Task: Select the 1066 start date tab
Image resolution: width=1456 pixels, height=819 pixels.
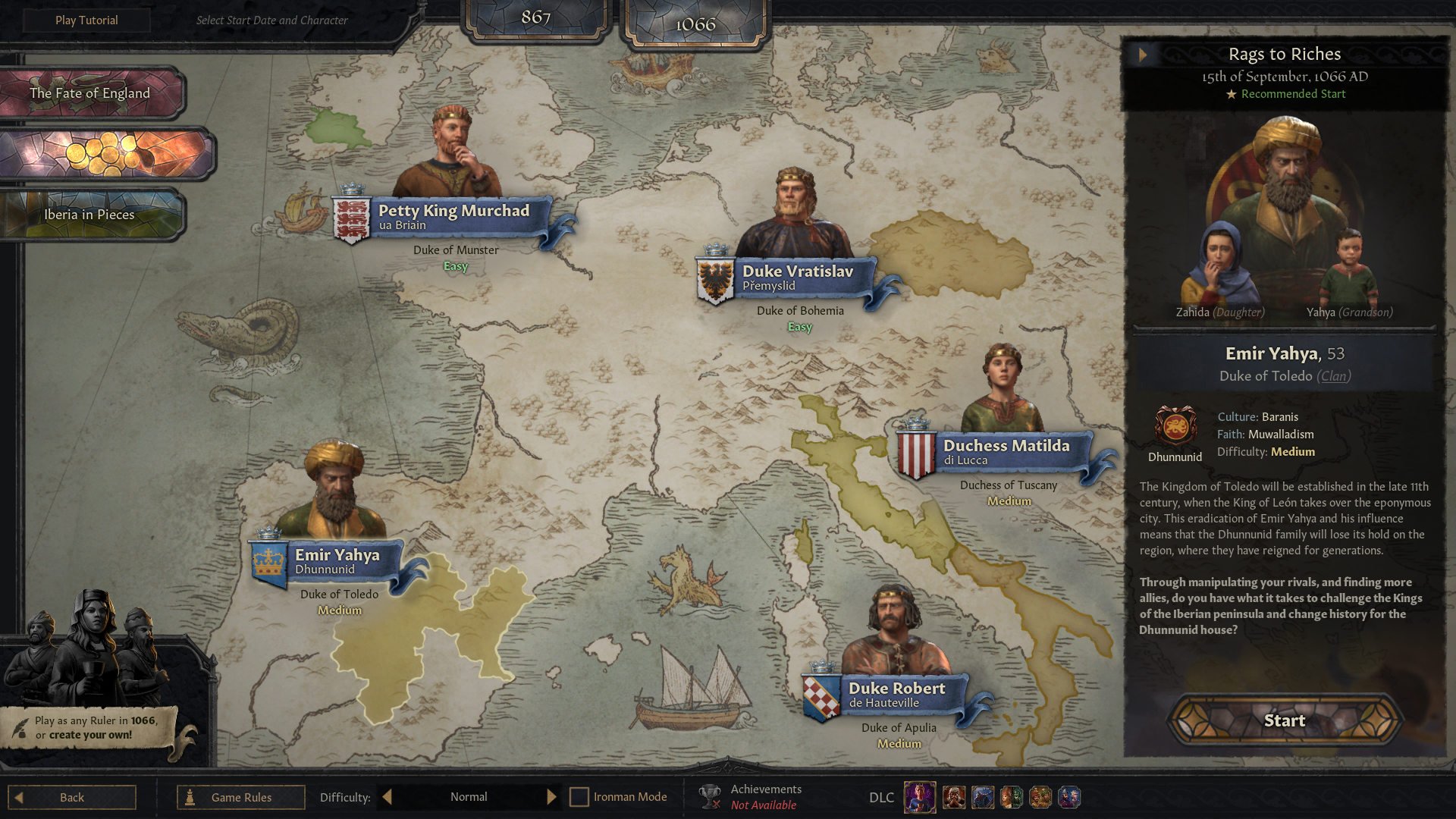Action: pyautogui.click(x=695, y=24)
